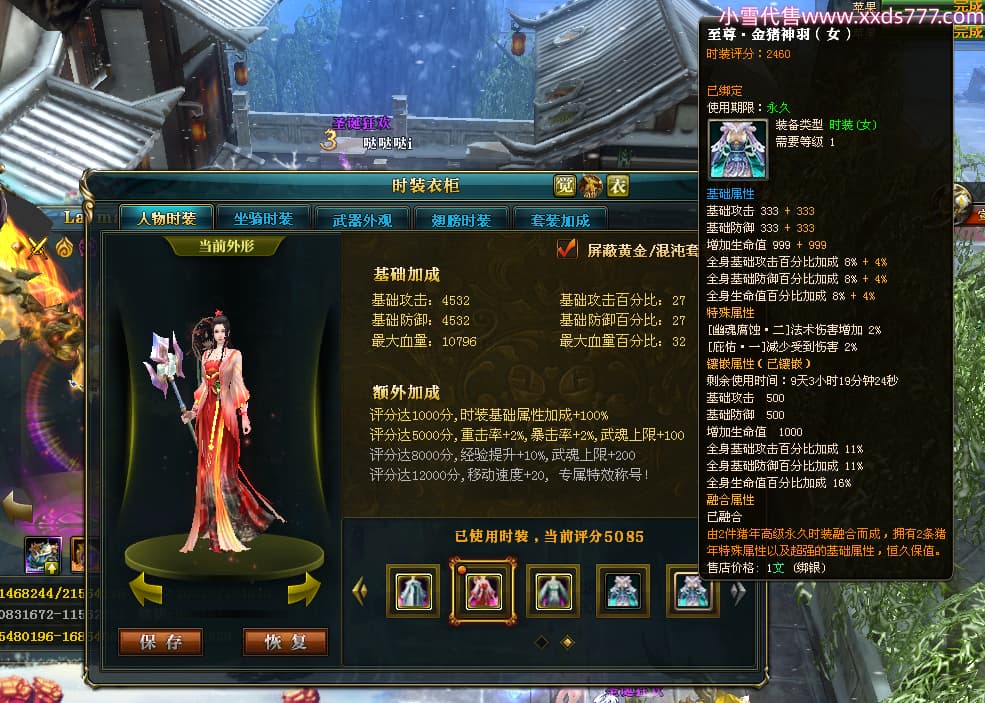Jump to the dark diamond page indicator

(541, 642)
